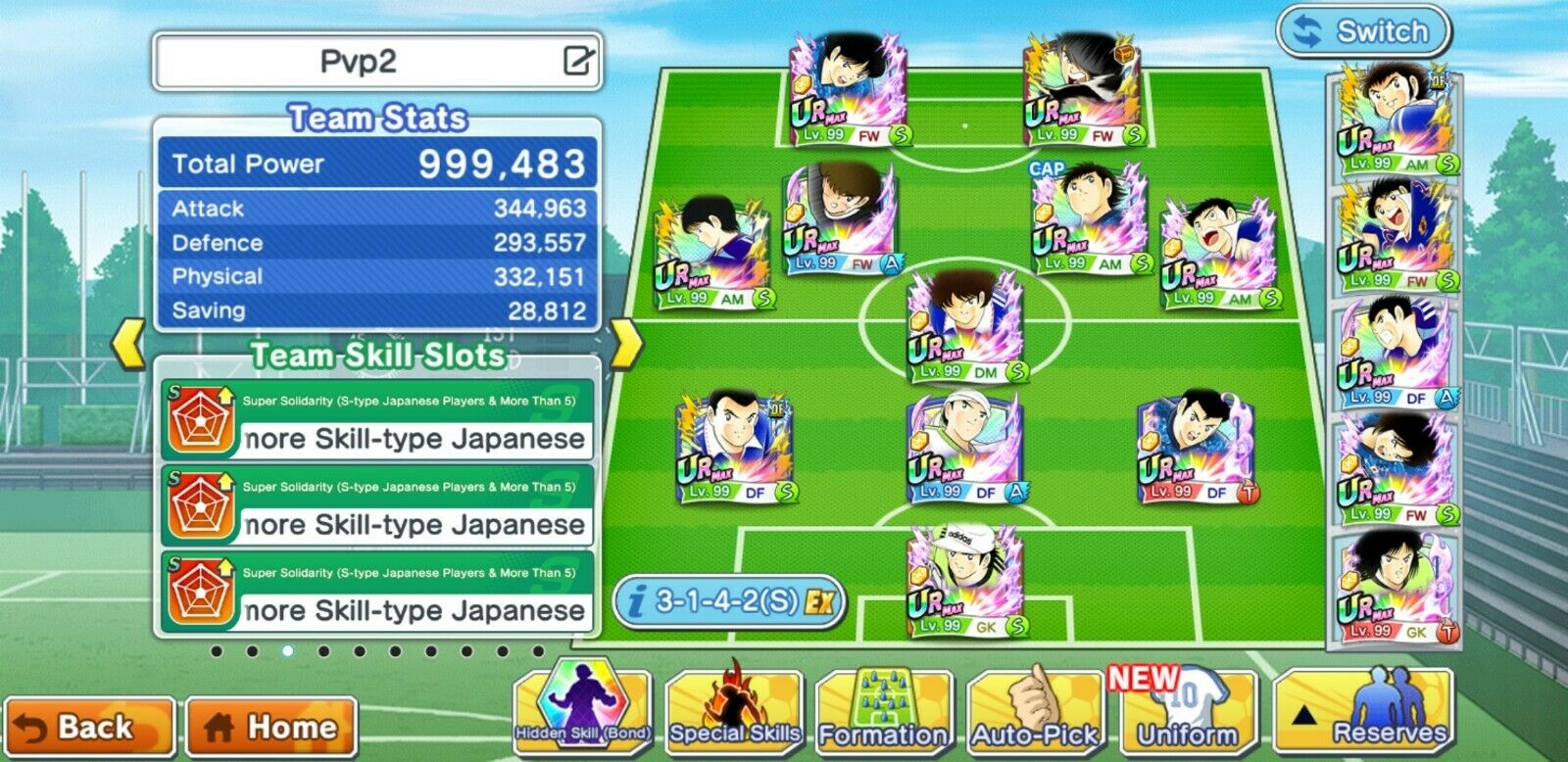
Task: Edit team name using the pencil icon
Action: pos(580,61)
